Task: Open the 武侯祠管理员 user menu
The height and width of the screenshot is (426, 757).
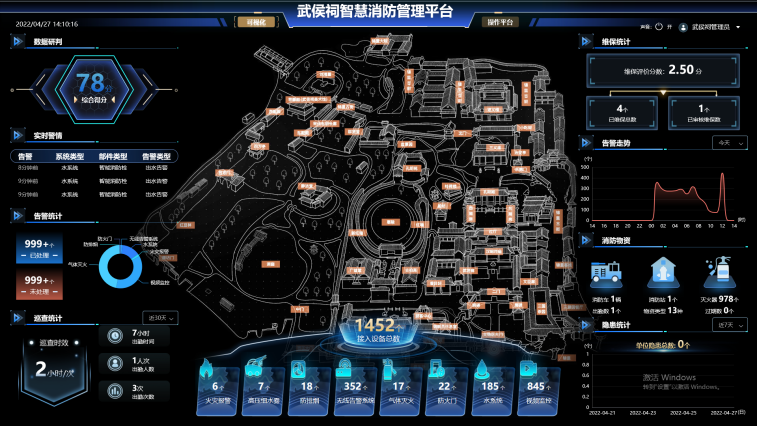Action: pos(711,28)
